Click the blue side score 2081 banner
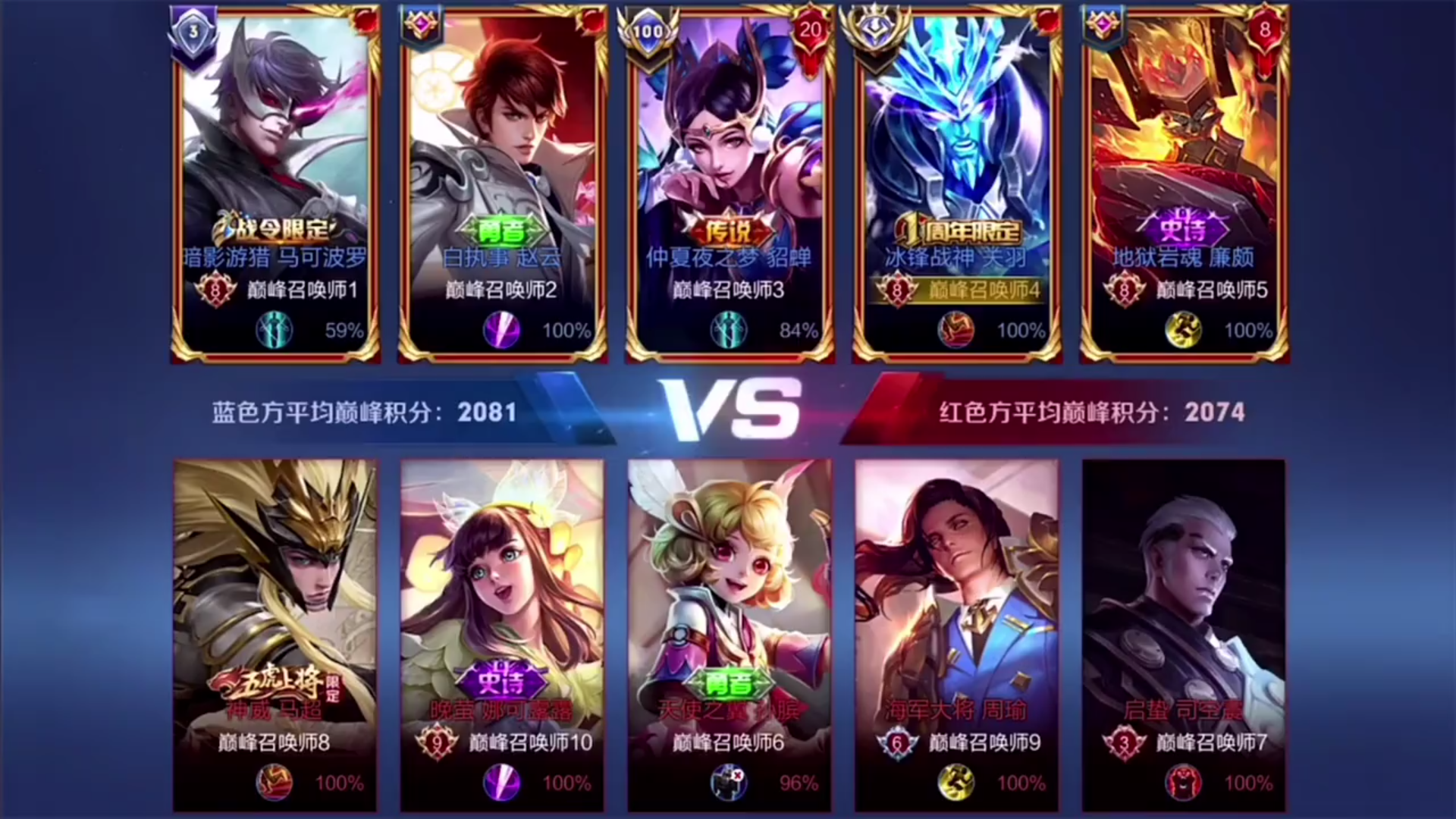This screenshot has width=1456, height=819. click(x=362, y=413)
